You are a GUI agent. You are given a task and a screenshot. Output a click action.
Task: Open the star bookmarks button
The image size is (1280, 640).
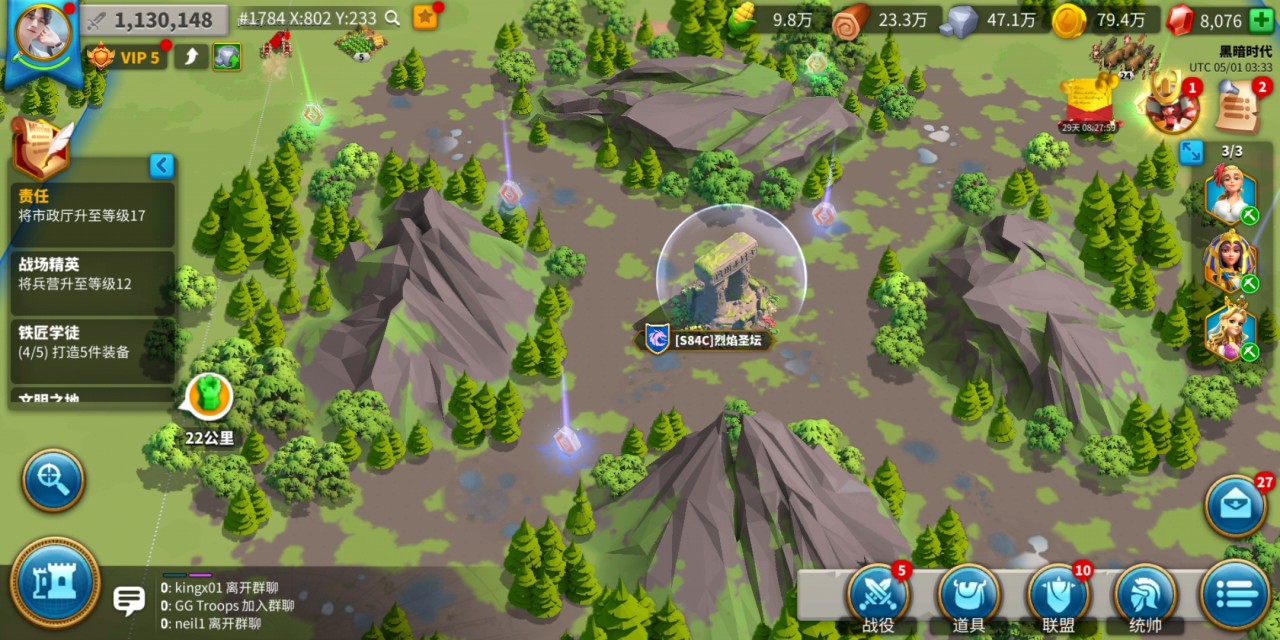[426, 18]
